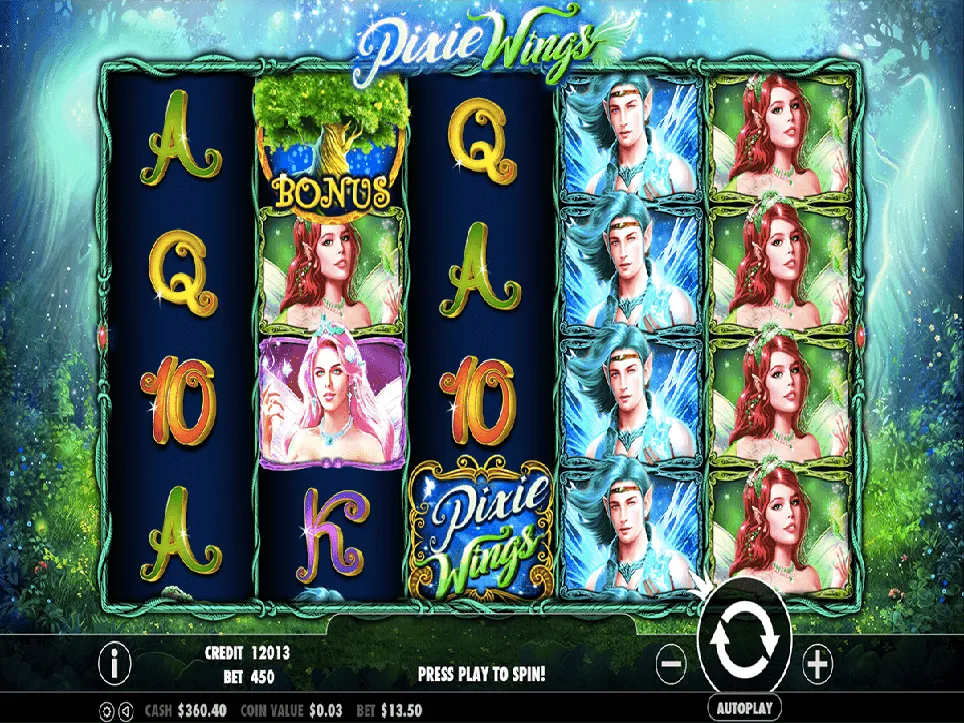The width and height of the screenshot is (964, 723).
Task: Open the Autoplay options
Action: point(746,707)
